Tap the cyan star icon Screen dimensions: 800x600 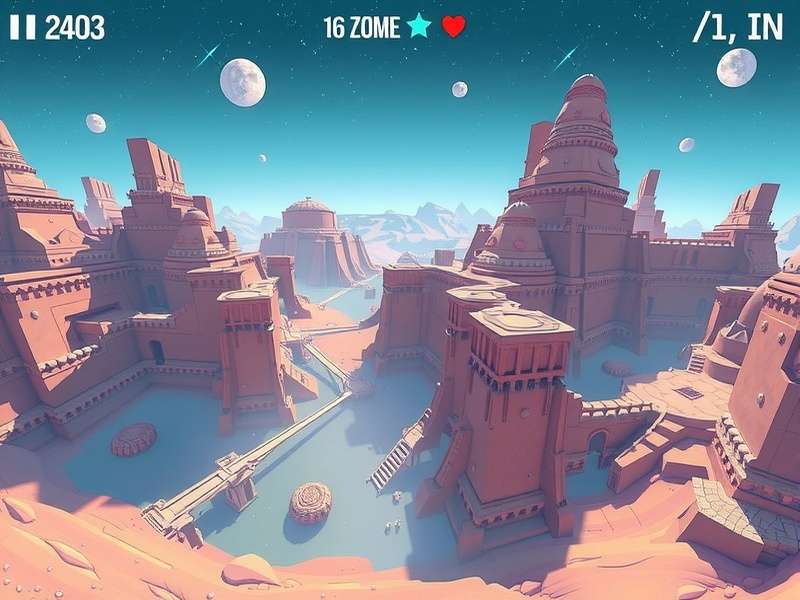419,26
